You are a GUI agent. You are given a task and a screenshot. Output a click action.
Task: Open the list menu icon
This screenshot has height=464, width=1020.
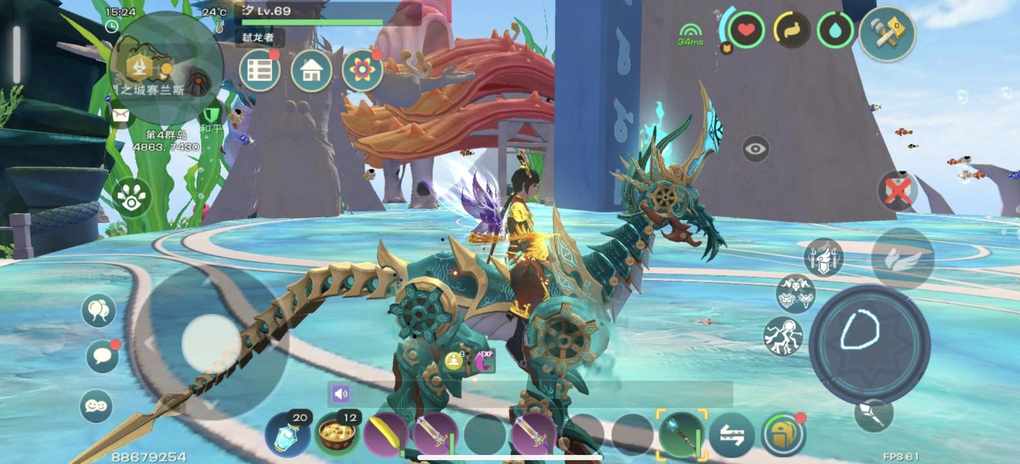pos(260,70)
